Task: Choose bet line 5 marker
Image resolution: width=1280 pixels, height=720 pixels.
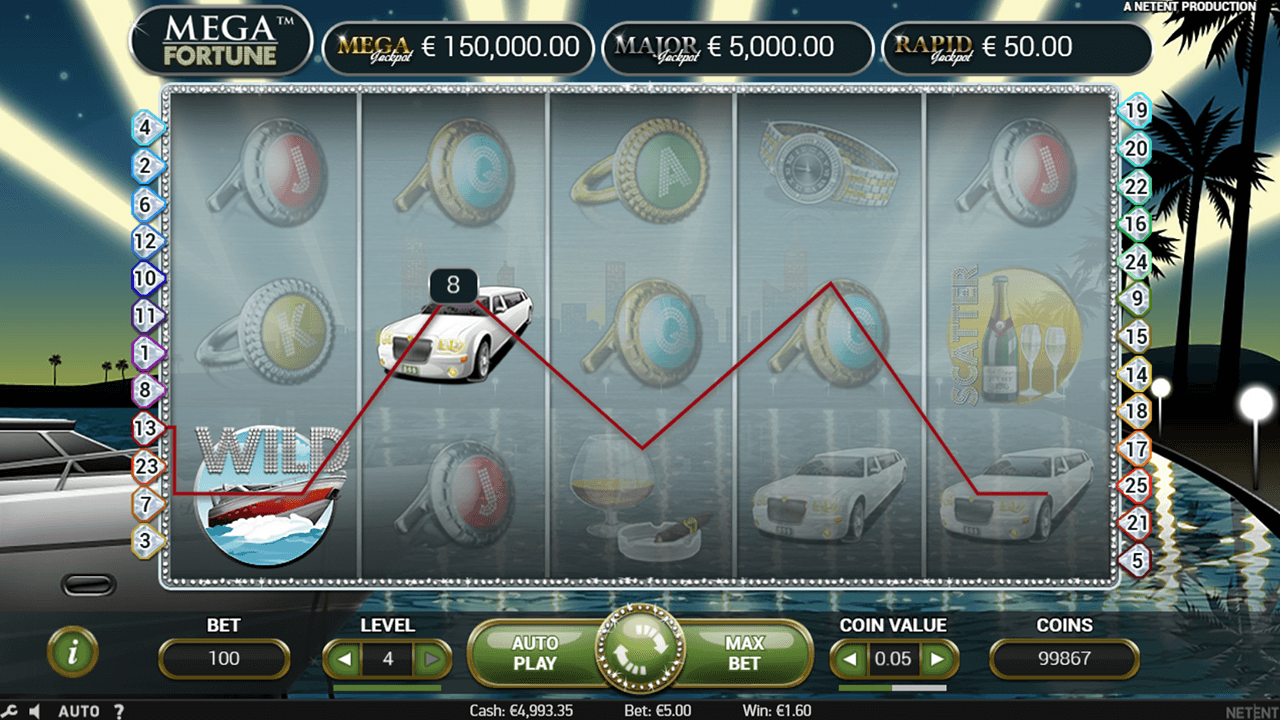Action: (1135, 560)
